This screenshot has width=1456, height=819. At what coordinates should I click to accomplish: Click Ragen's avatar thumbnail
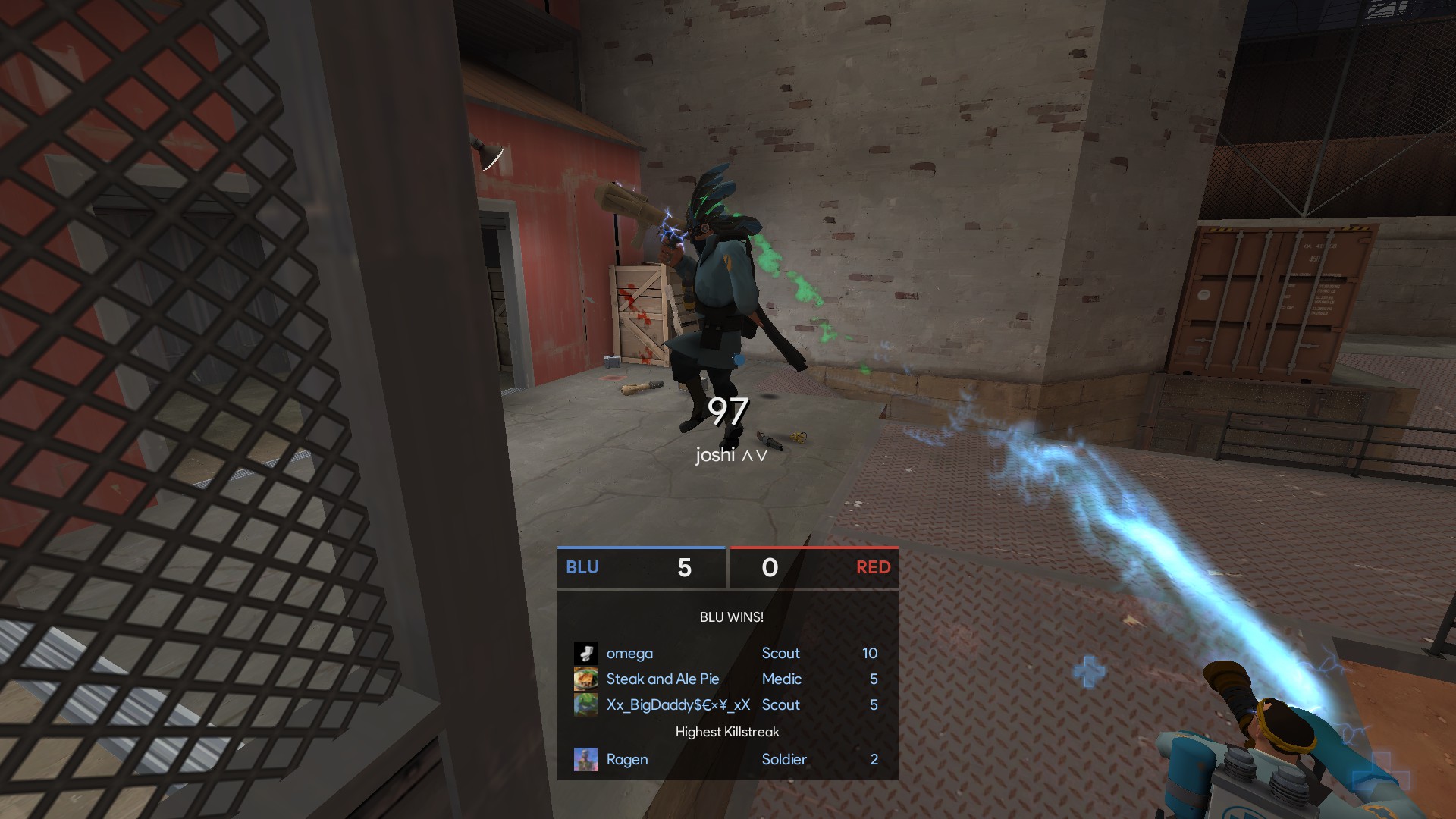point(585,760)
